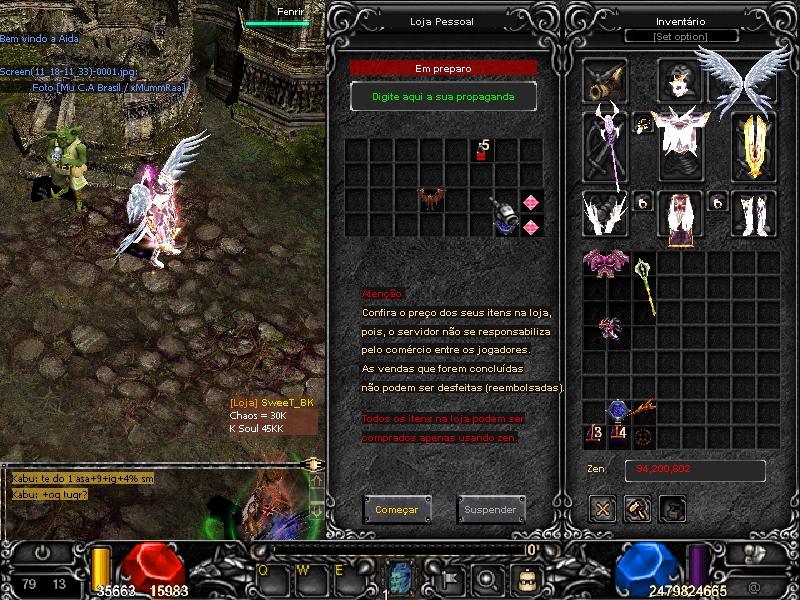This screenshot has width=800, height=600.
Task: Select the equipped purple staff weapon slot
Action: (x=605, y=146)
